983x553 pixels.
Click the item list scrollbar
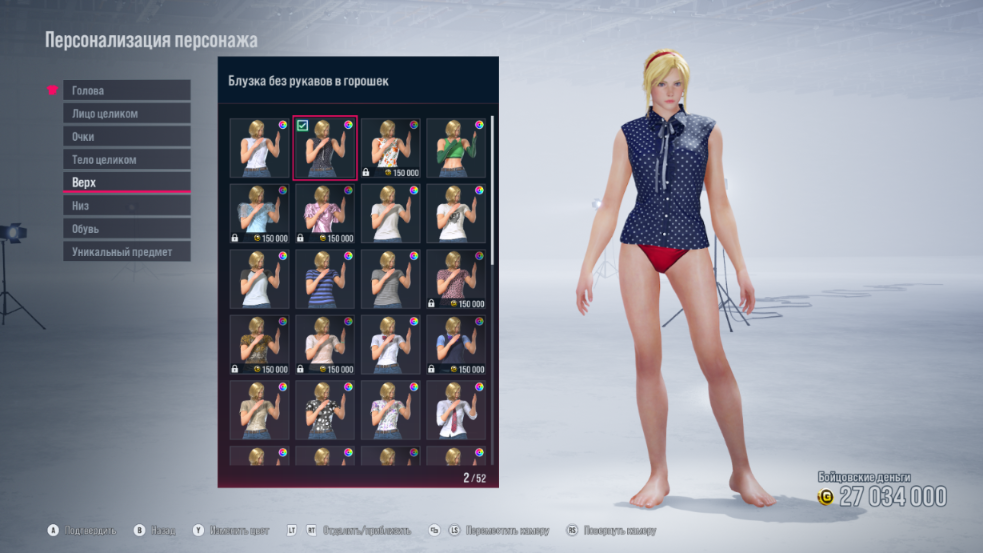pyautogui.click(x=492, y=190)
